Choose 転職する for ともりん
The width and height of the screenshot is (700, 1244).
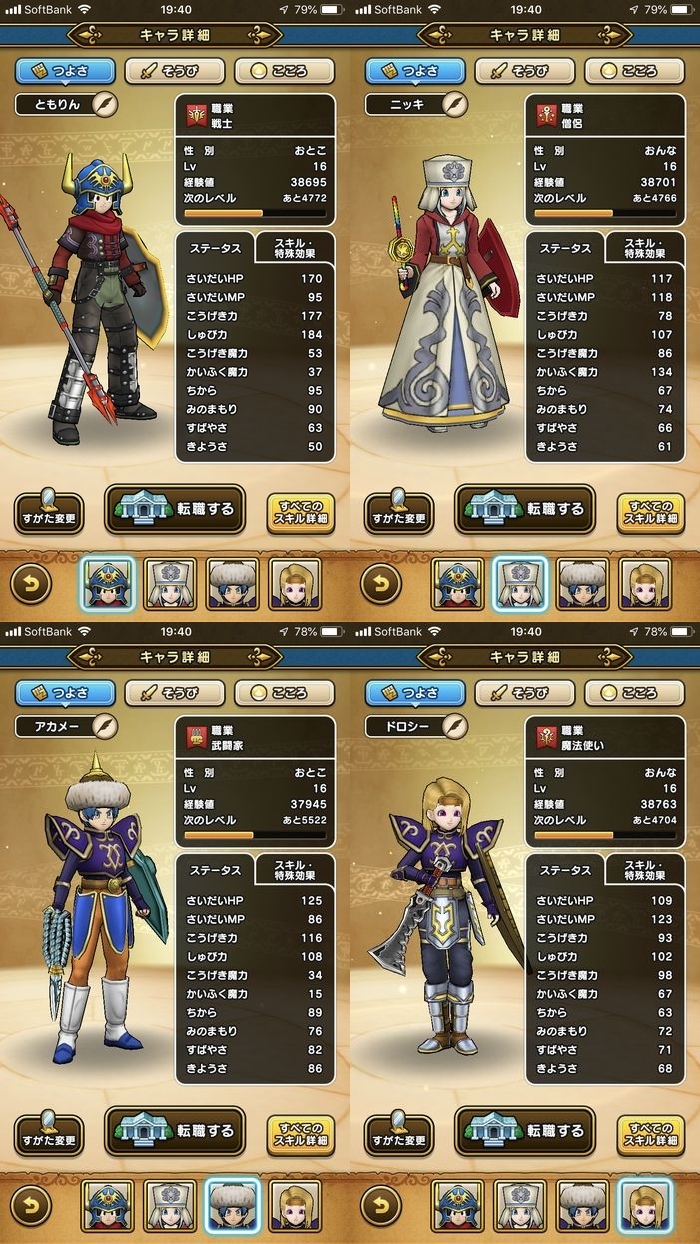175,510
